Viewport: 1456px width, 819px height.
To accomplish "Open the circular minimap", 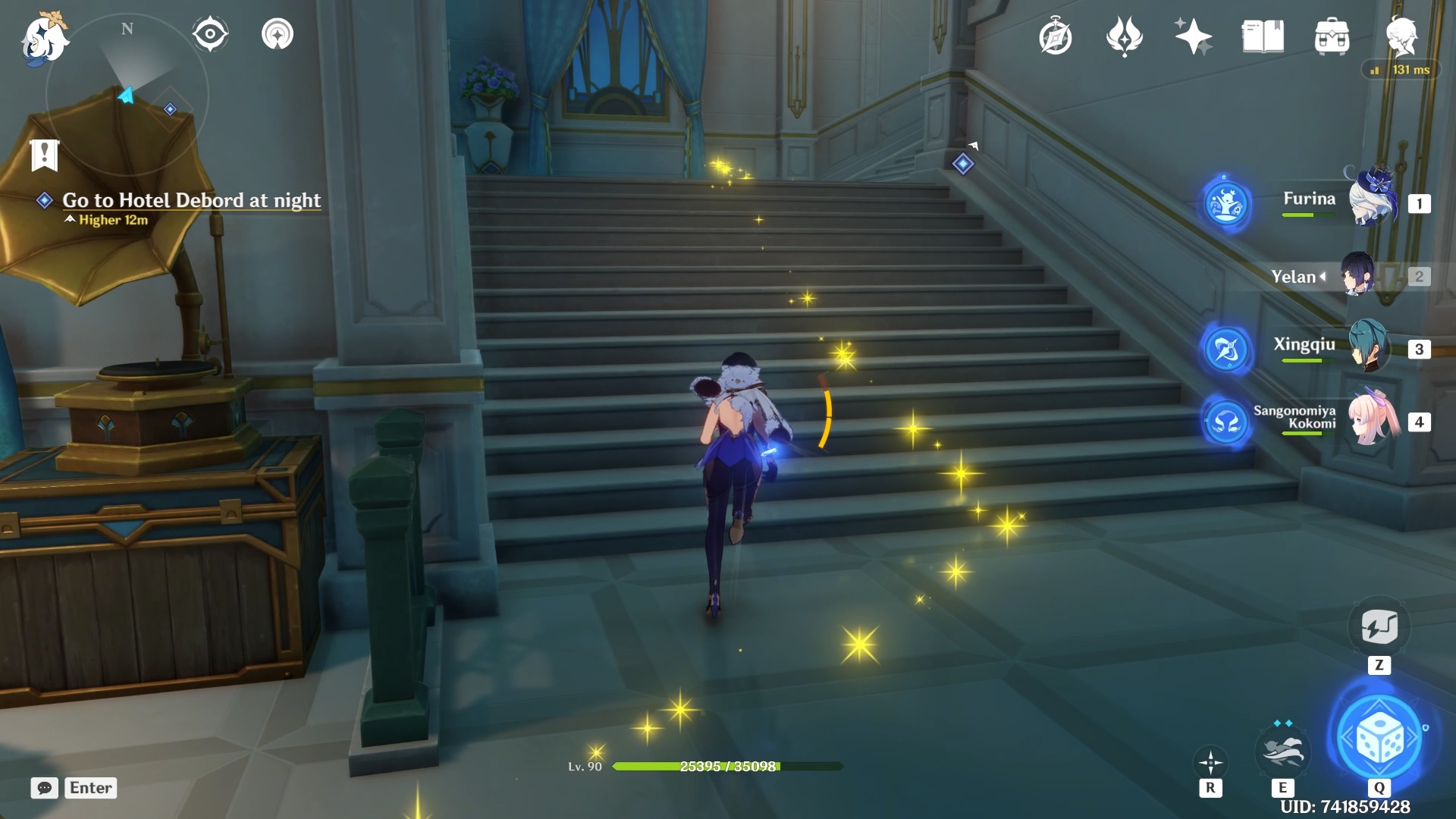I will (127, 96).
